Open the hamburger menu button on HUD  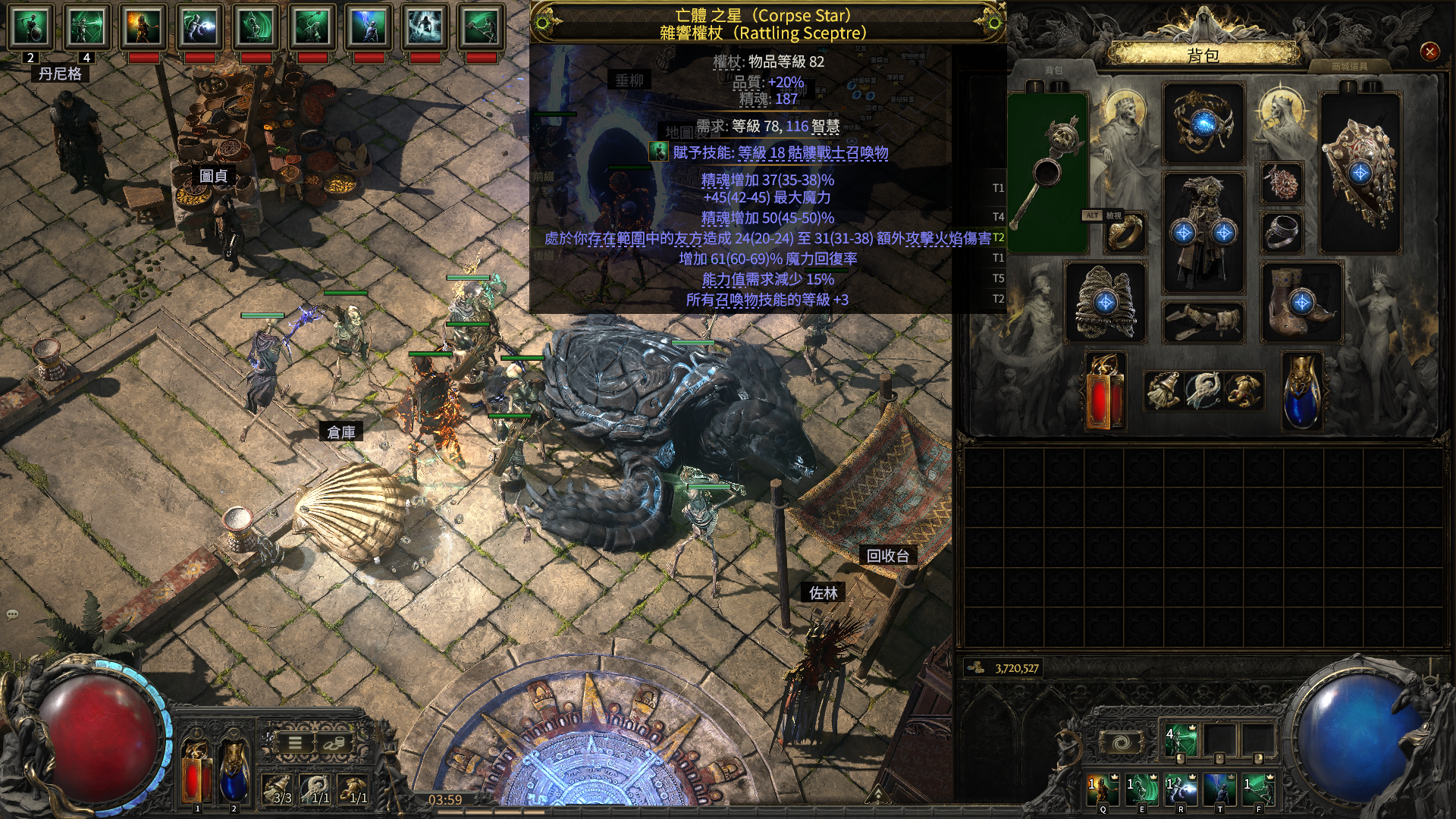coord(295,743)
